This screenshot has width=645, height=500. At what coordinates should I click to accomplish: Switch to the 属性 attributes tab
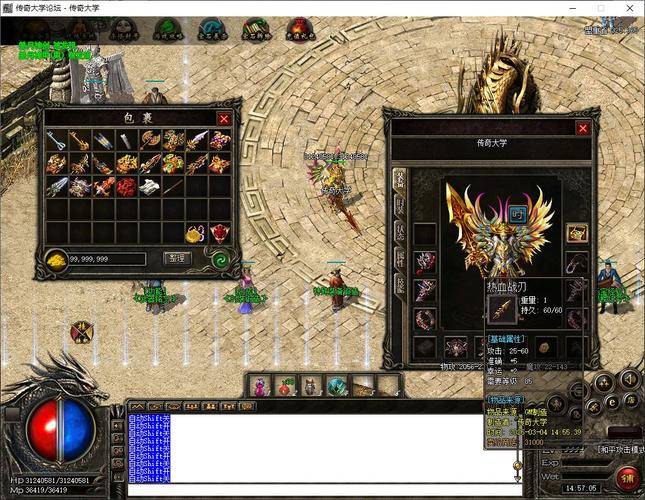(x=399, y=258)
